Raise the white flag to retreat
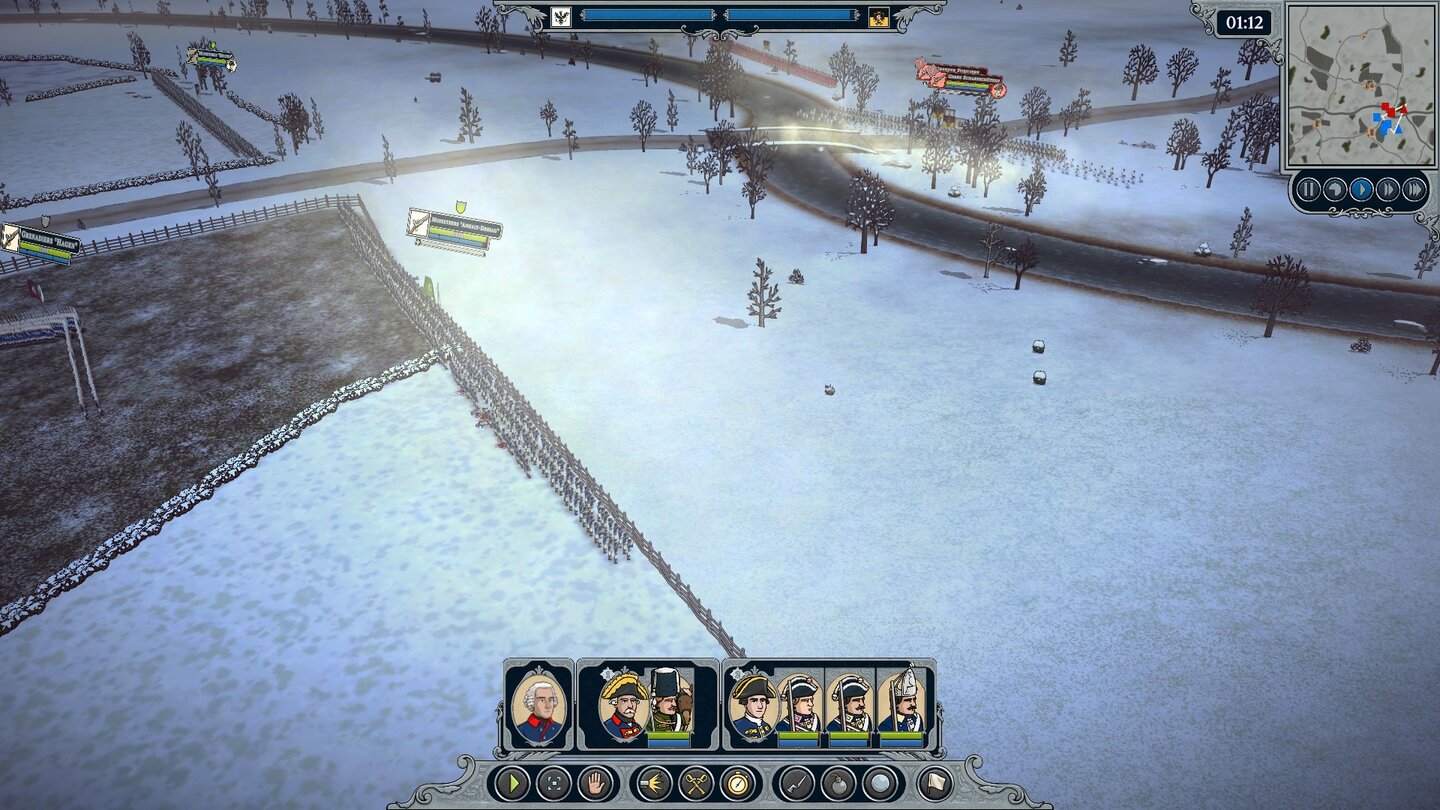Screen dimensions: 1440x810 point(935,783)
